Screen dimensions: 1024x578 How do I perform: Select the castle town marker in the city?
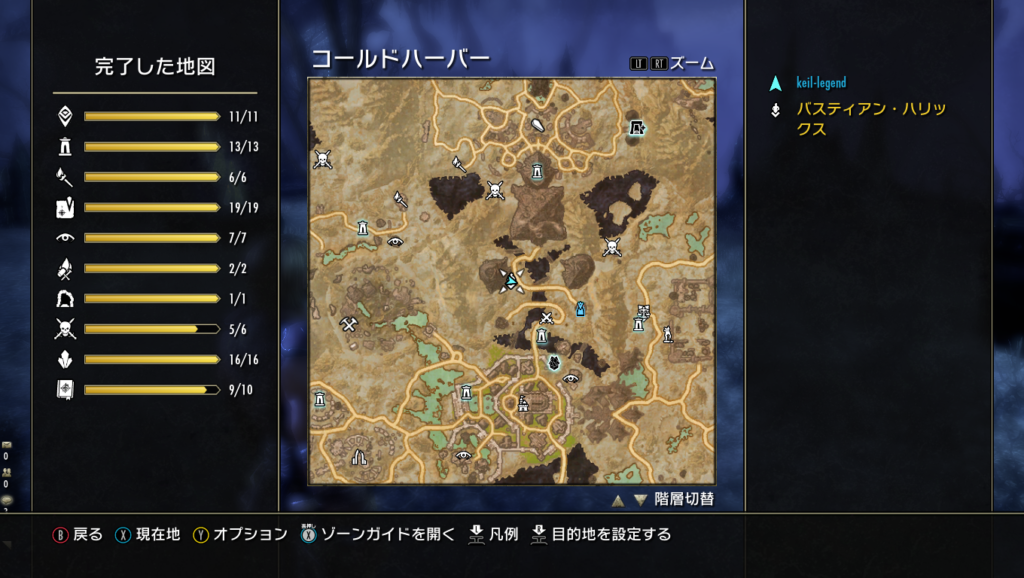[x=522, y=403]
